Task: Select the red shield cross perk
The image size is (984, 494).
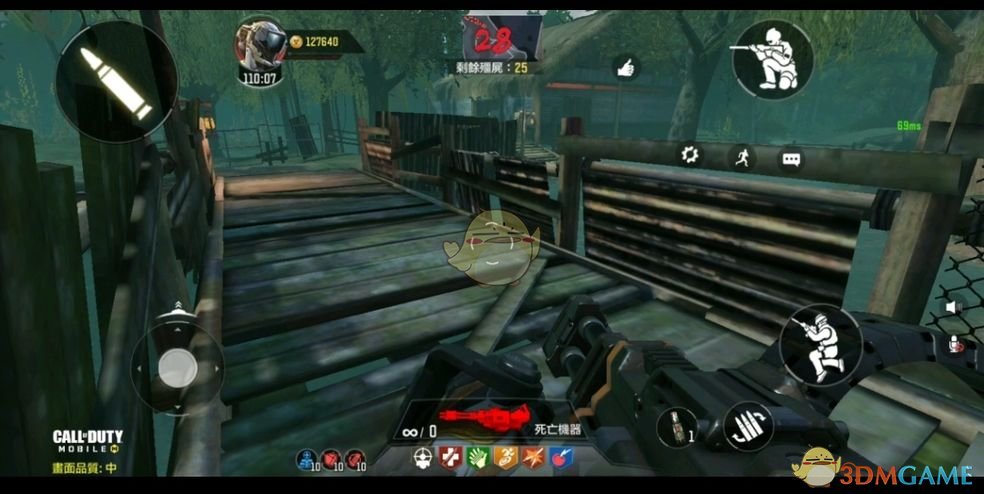Action: 450,459
